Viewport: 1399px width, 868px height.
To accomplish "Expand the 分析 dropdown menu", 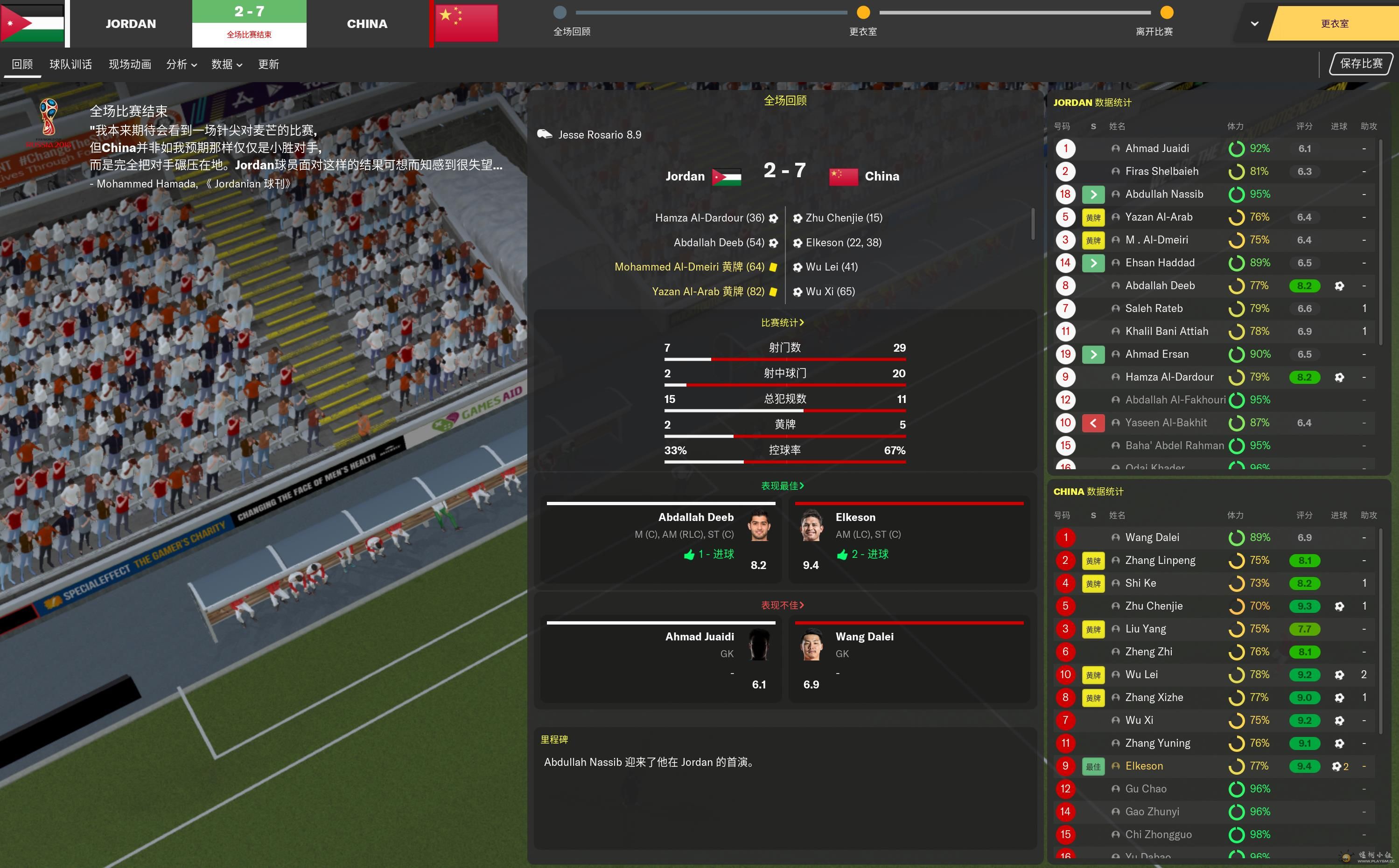I will click(x=182, y=64).
